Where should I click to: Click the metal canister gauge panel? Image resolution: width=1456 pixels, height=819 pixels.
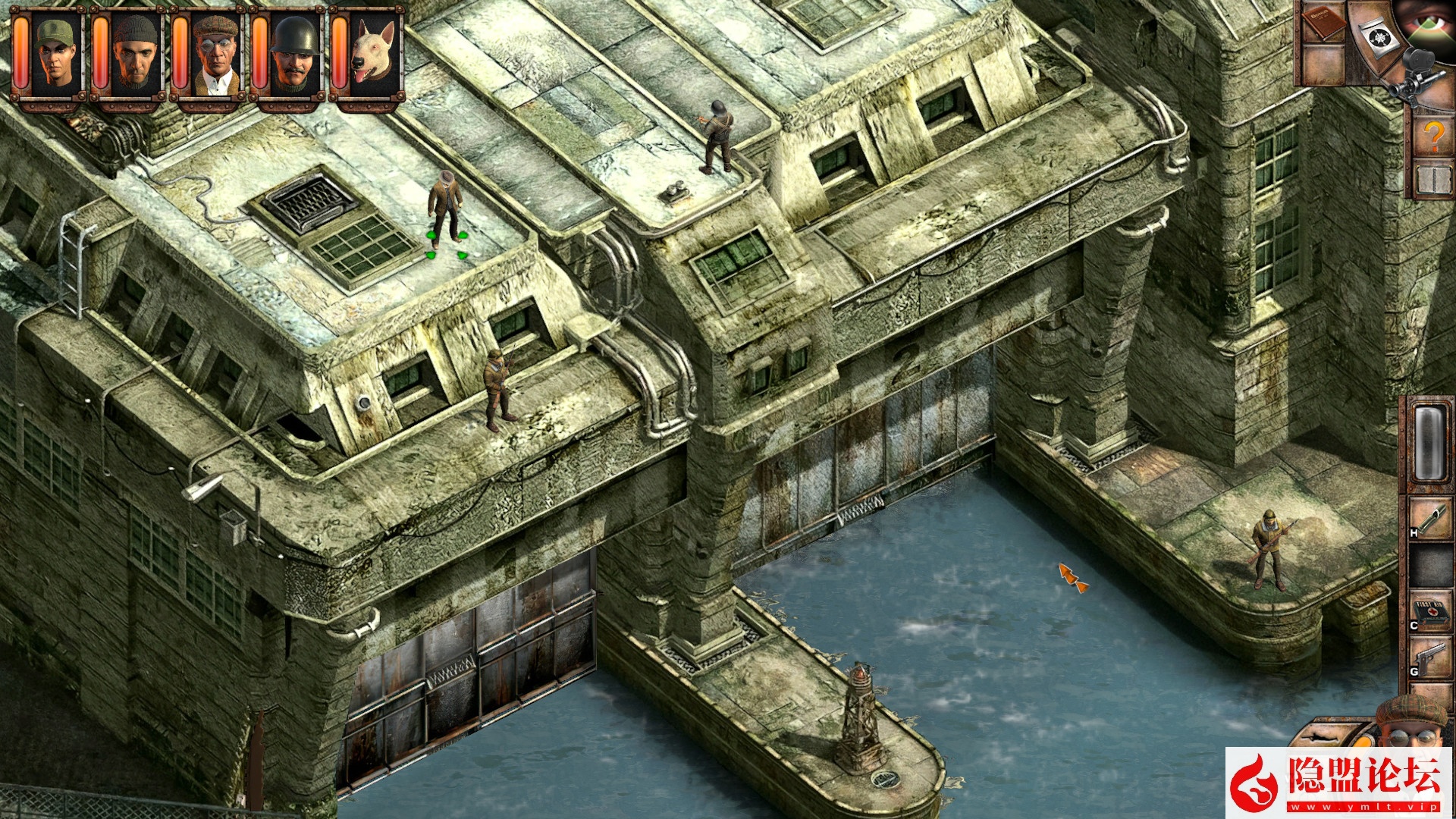[1429, 442]
